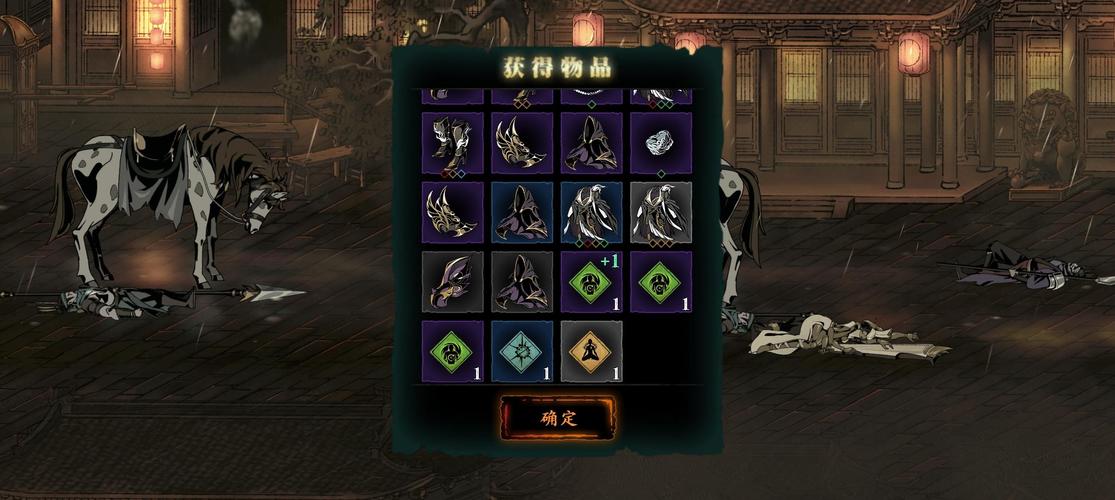The height and width of the screenshot is (500, 1115).
Task: Pick the white ore chunk item
Action: pos(660,143)
